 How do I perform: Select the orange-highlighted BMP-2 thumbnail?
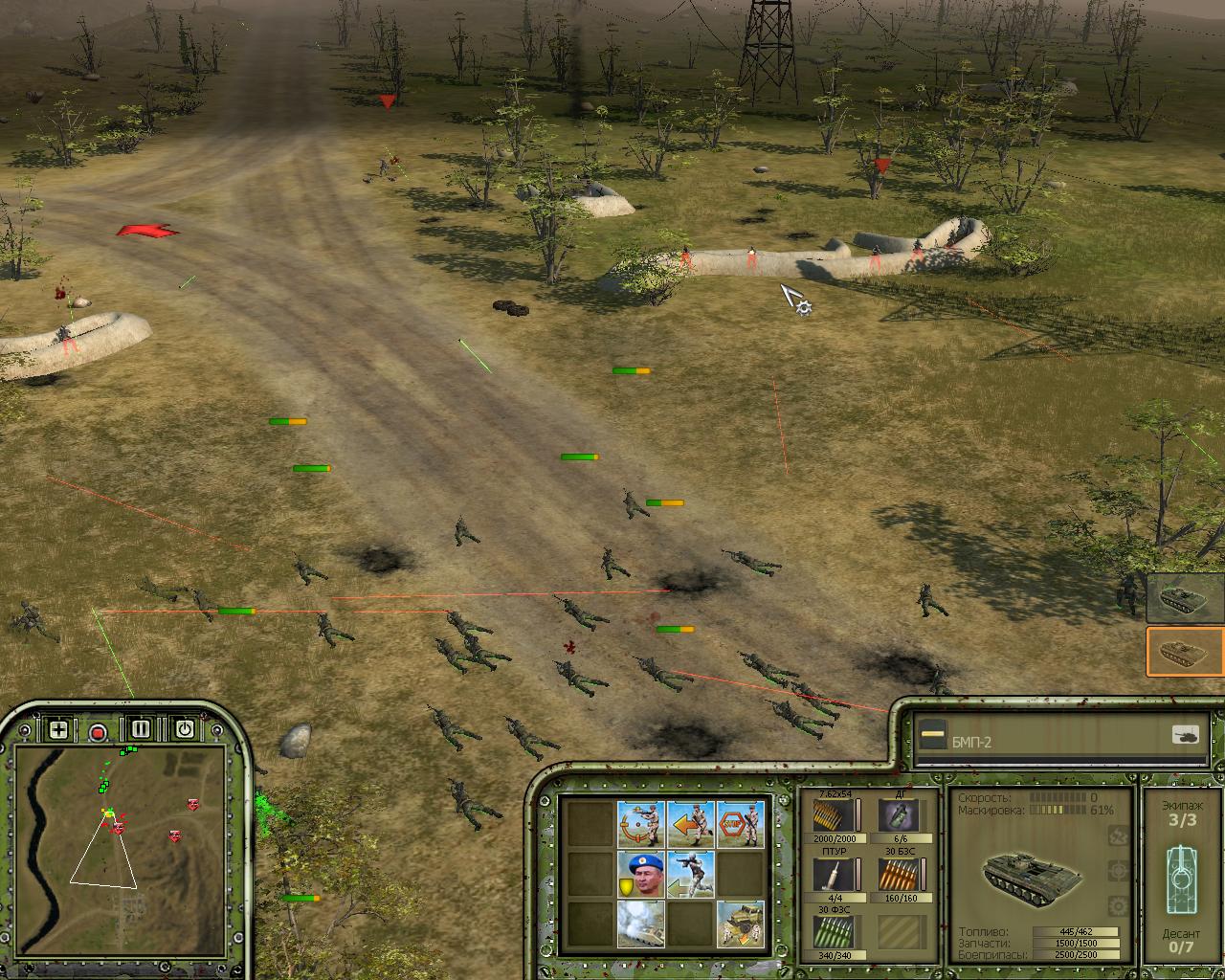1186,651
